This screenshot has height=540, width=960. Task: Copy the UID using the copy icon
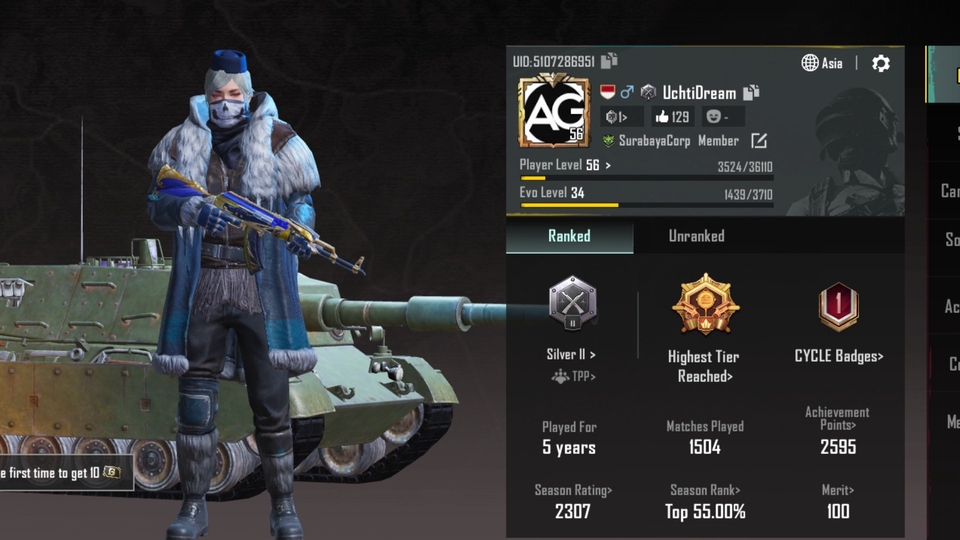coord(609,62)
